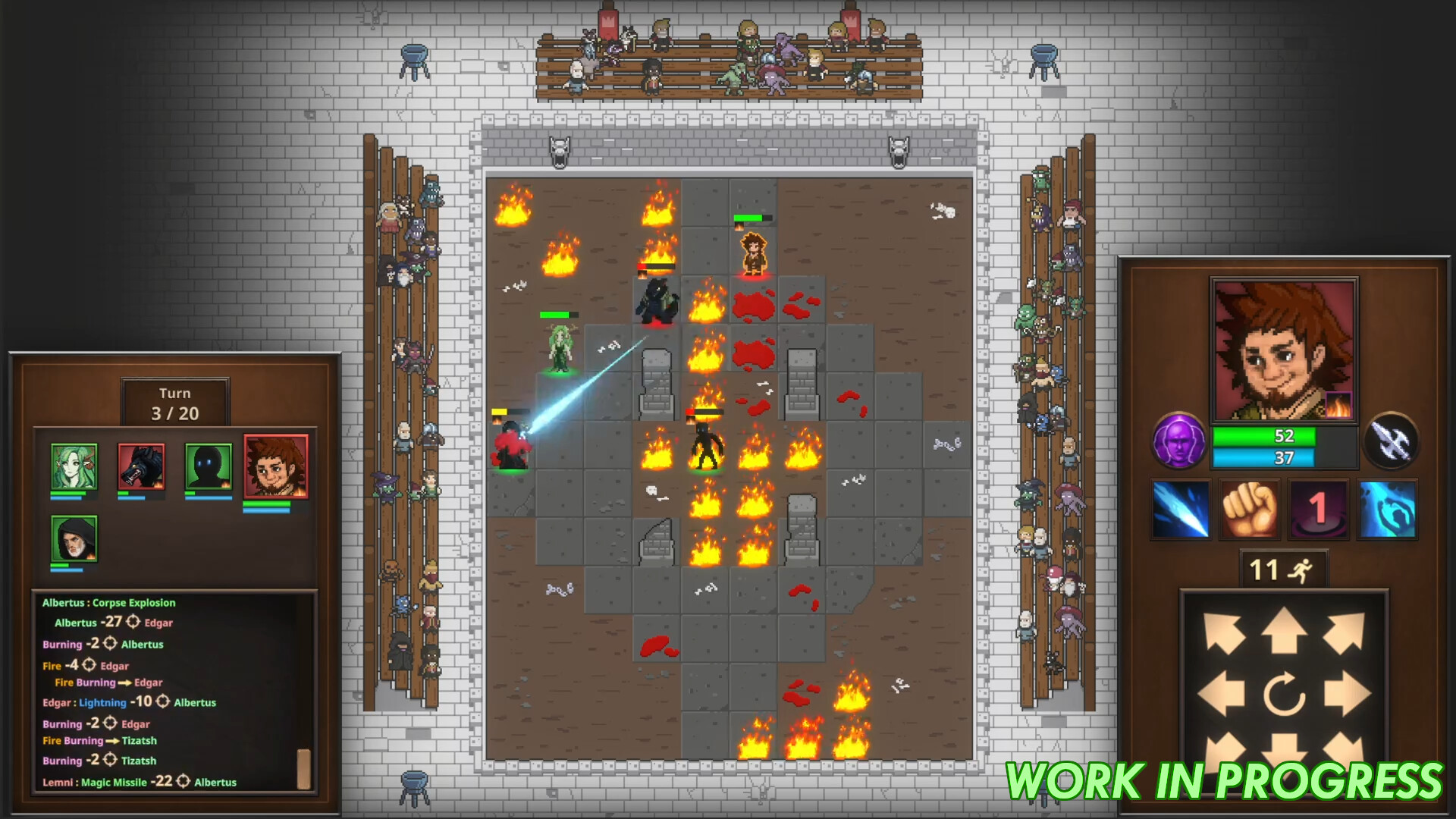Select the black wolf portrait in turn order

[x=140, y=468]
